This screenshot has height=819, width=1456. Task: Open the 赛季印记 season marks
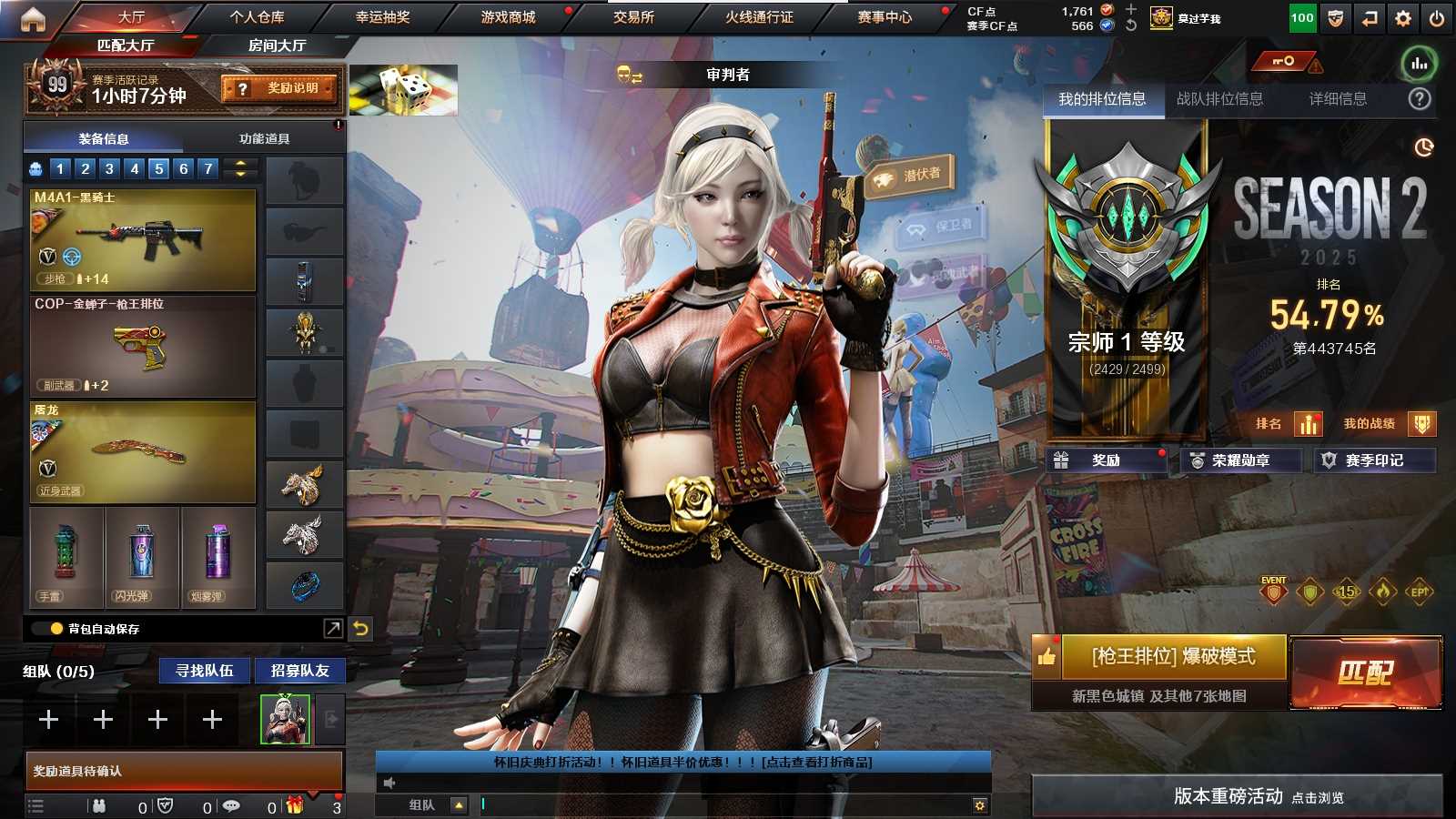tap(1374, 460)
